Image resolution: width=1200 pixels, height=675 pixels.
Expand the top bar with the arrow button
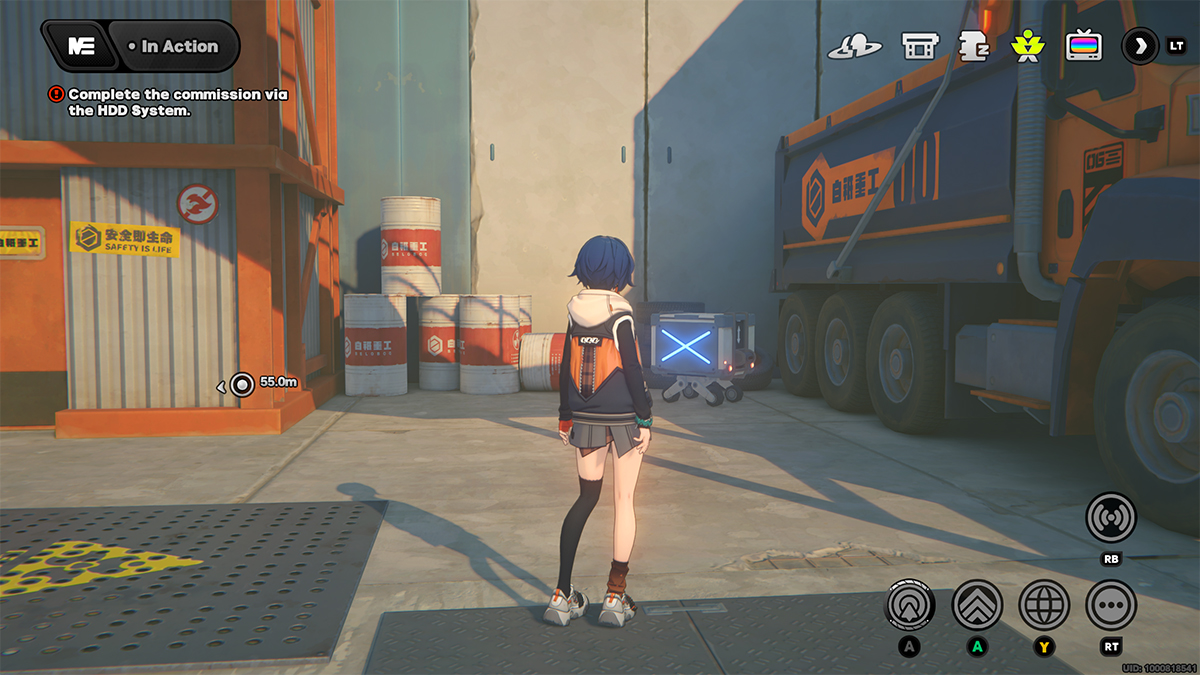tap(1139, 46)
